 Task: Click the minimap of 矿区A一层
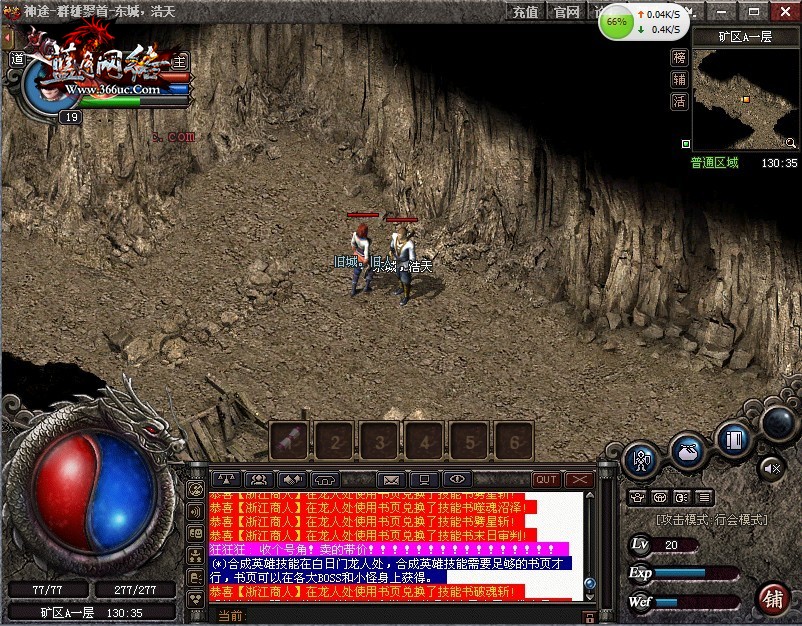coord(745,98)
